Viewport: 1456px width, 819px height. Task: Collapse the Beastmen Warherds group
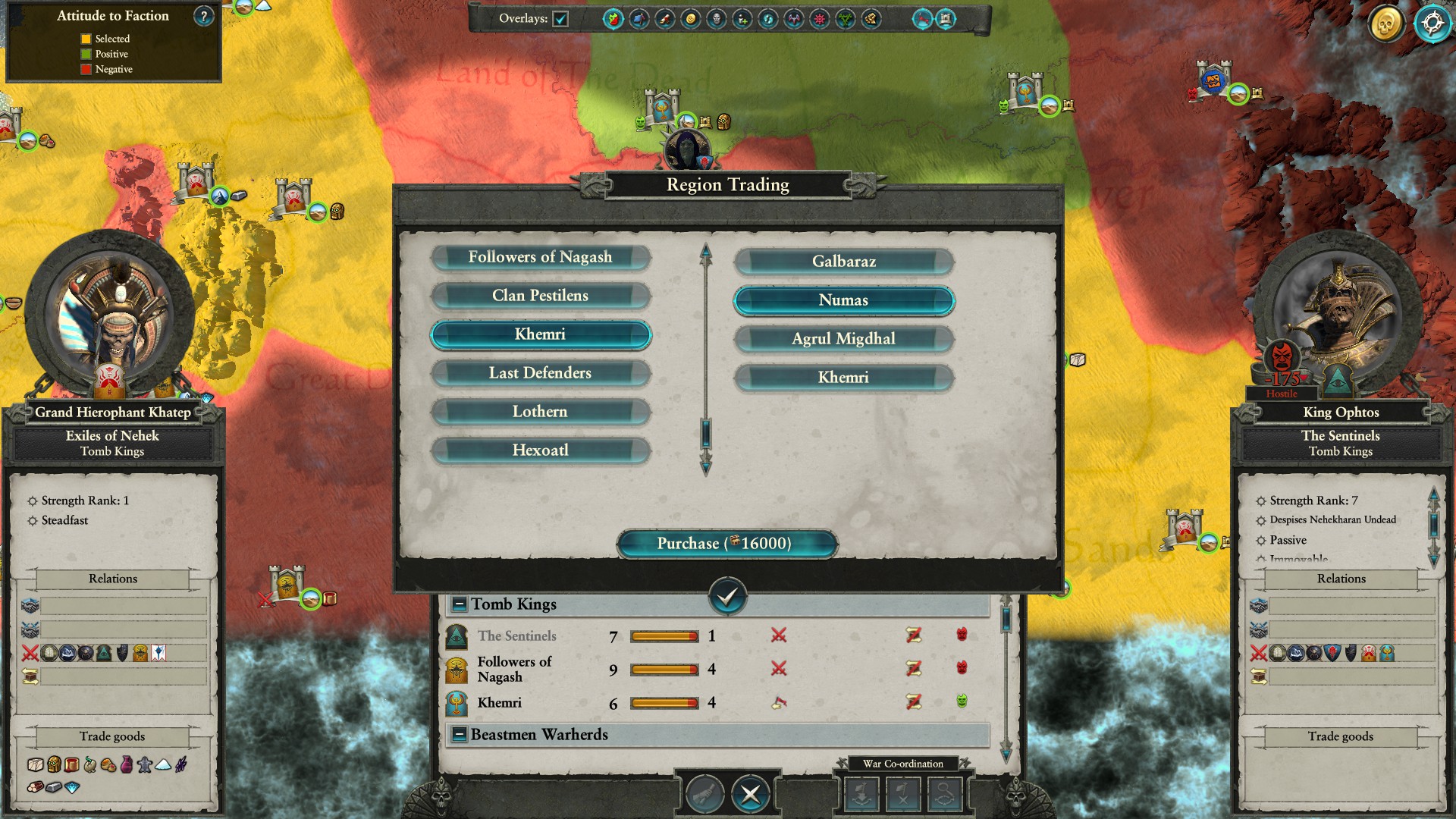(x=459, y=735)
